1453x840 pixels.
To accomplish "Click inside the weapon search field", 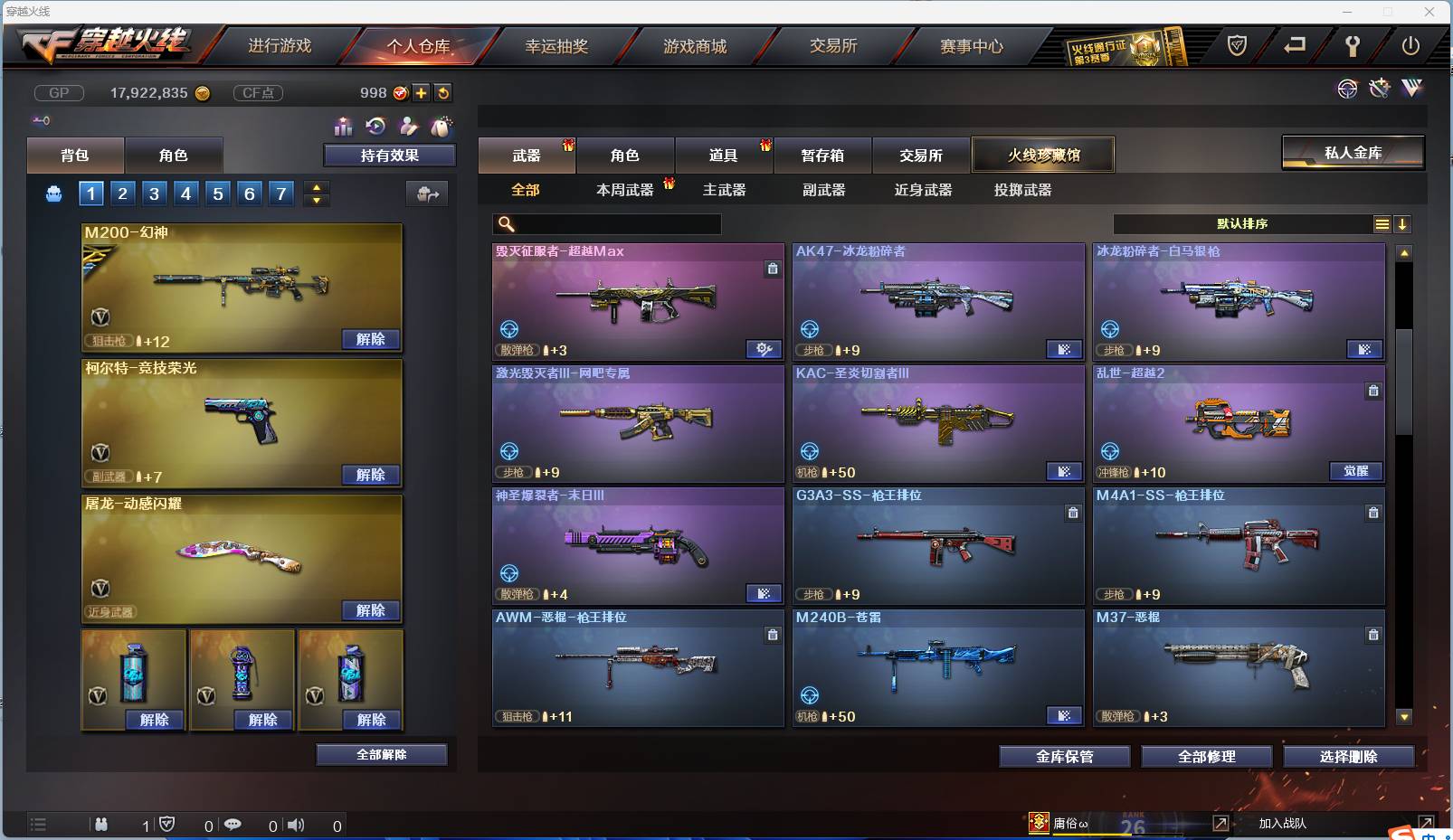I will (606, 223).
